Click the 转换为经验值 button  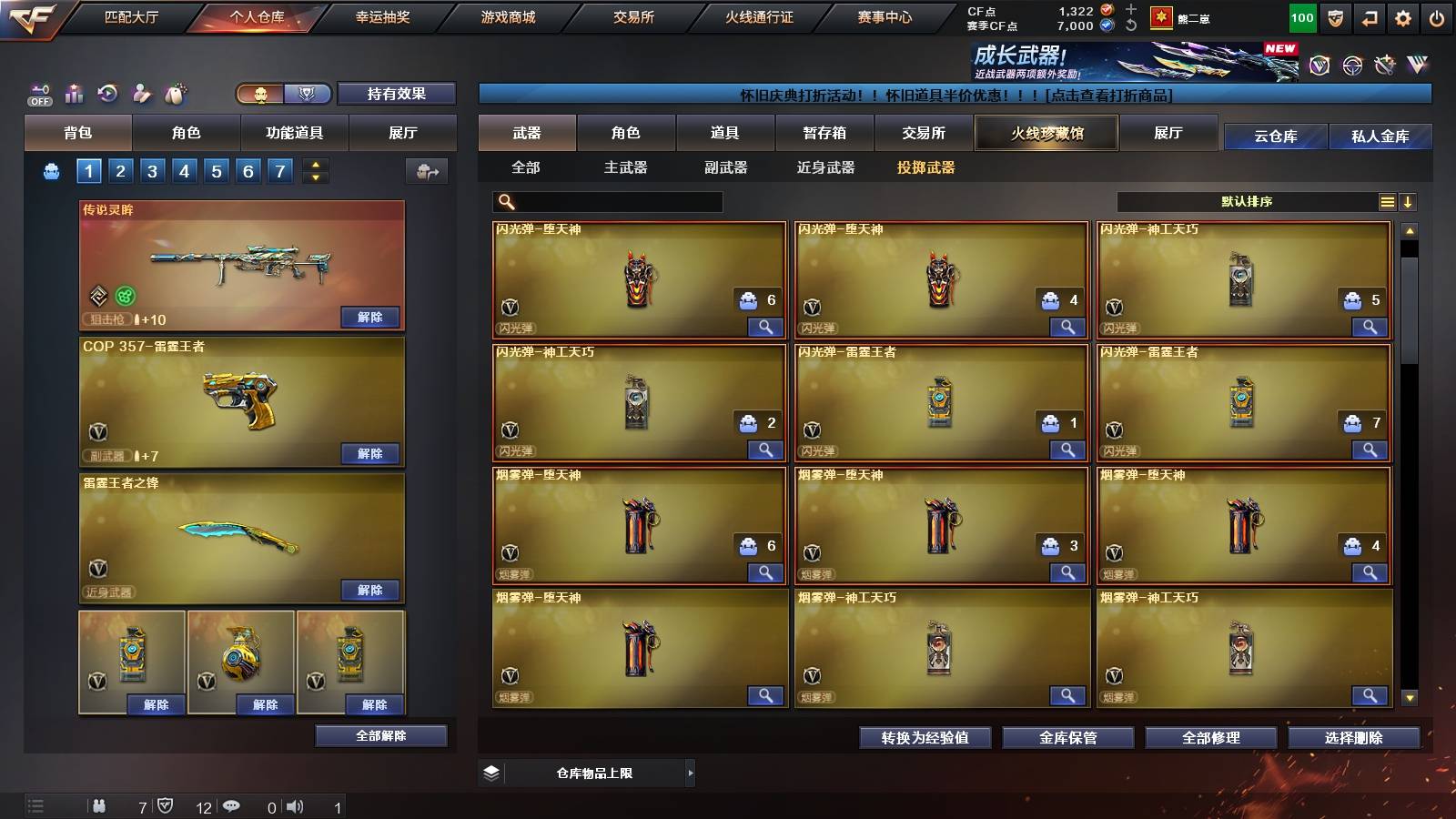pyautogui.click(x=925, y=738)
